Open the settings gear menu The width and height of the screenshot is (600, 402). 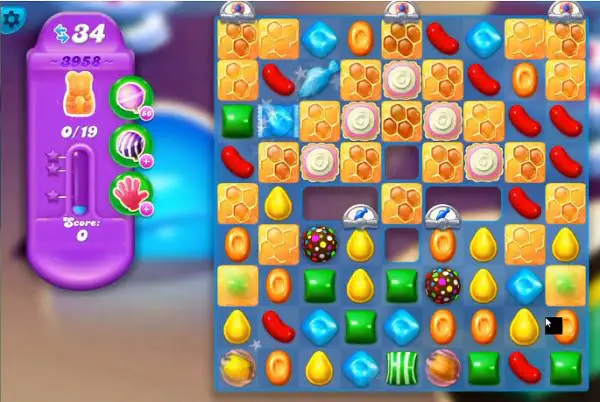(x=13, y=18)
